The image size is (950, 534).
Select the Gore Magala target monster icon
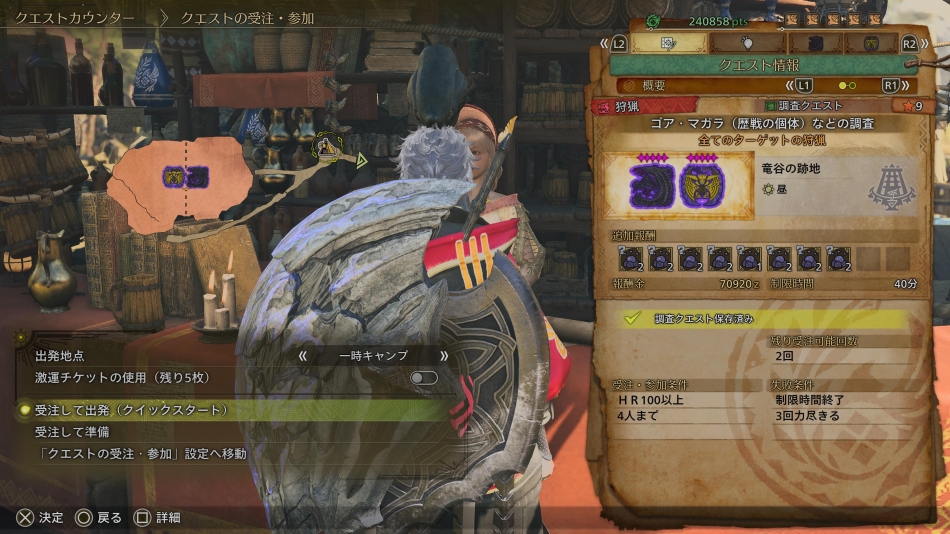pos(651,187)
